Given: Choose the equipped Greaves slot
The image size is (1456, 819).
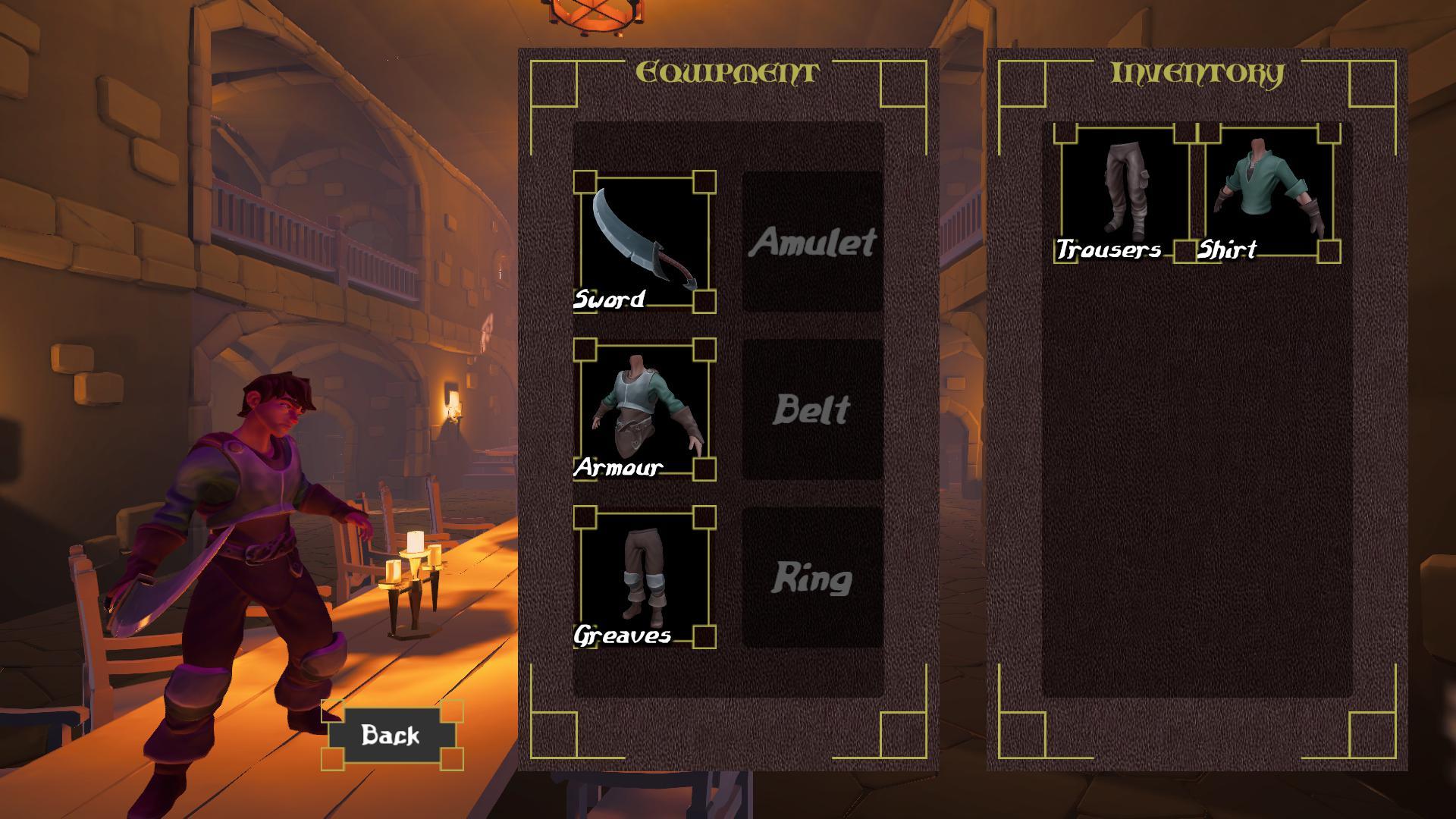Looking at the screenshot, I should [644, 577].
